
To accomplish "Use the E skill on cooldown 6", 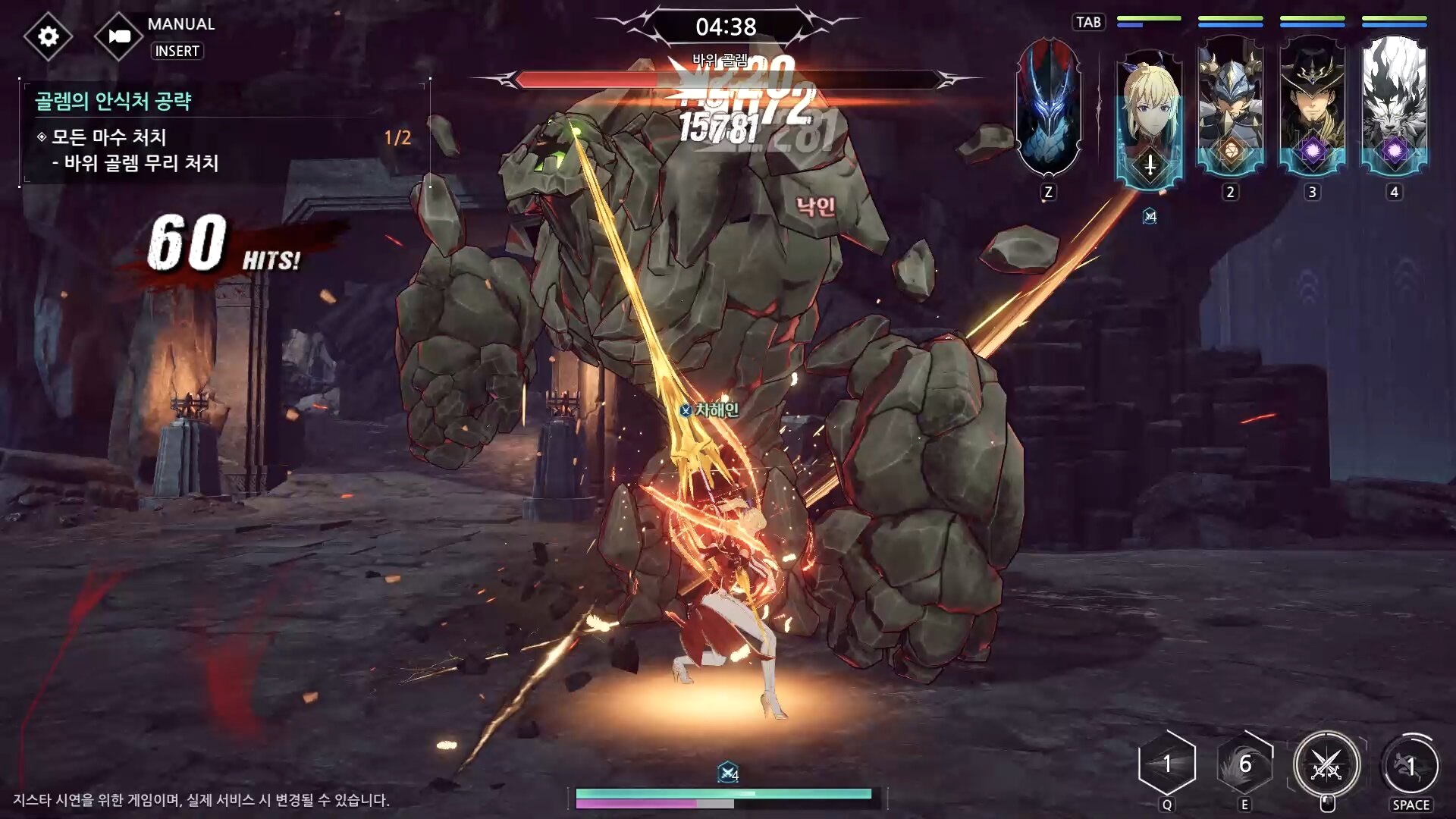I will pos(1244,764).
